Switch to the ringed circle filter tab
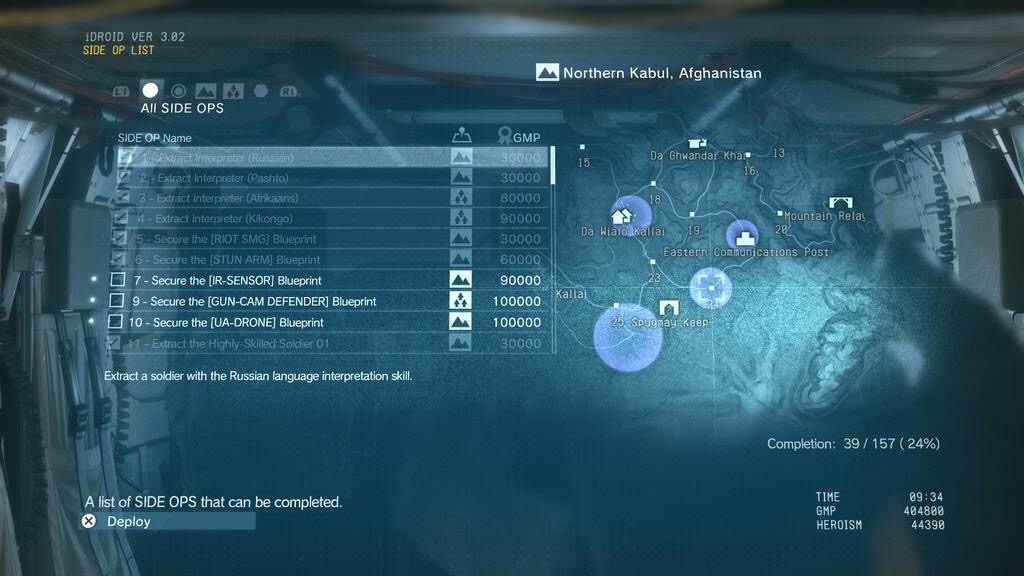The height and width of the screenshot is (576, 1024). 178,91
